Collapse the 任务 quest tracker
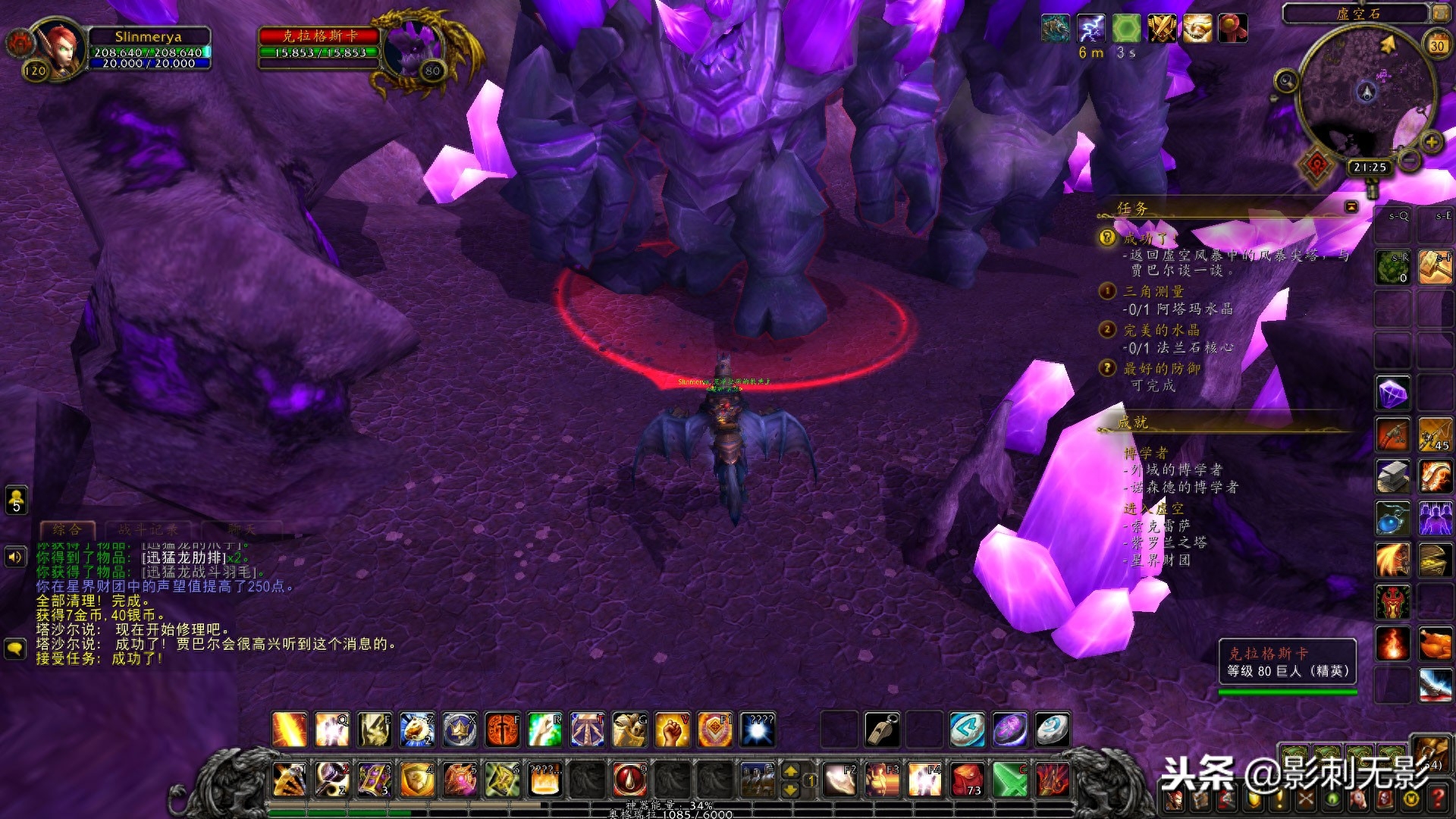The height and width of the screenshot is (819, 1456). 1351,206
